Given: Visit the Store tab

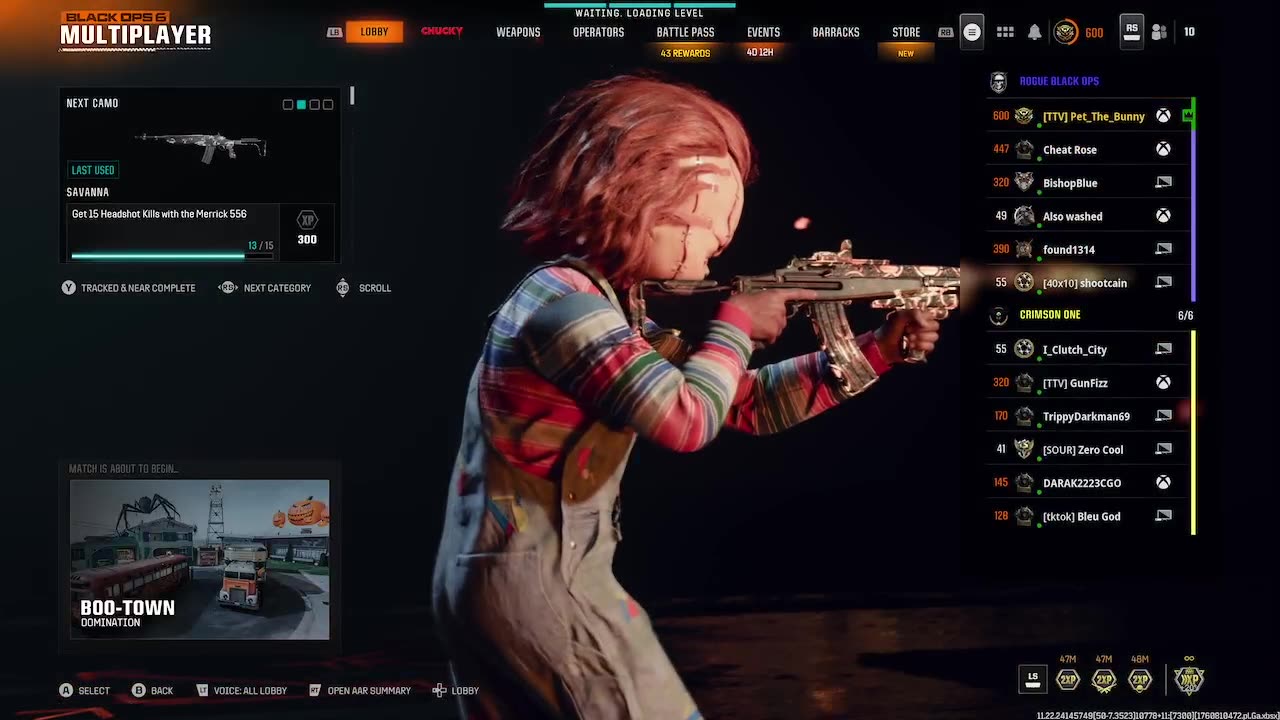Looking at the screenshot, I should [x=906, y=32].
